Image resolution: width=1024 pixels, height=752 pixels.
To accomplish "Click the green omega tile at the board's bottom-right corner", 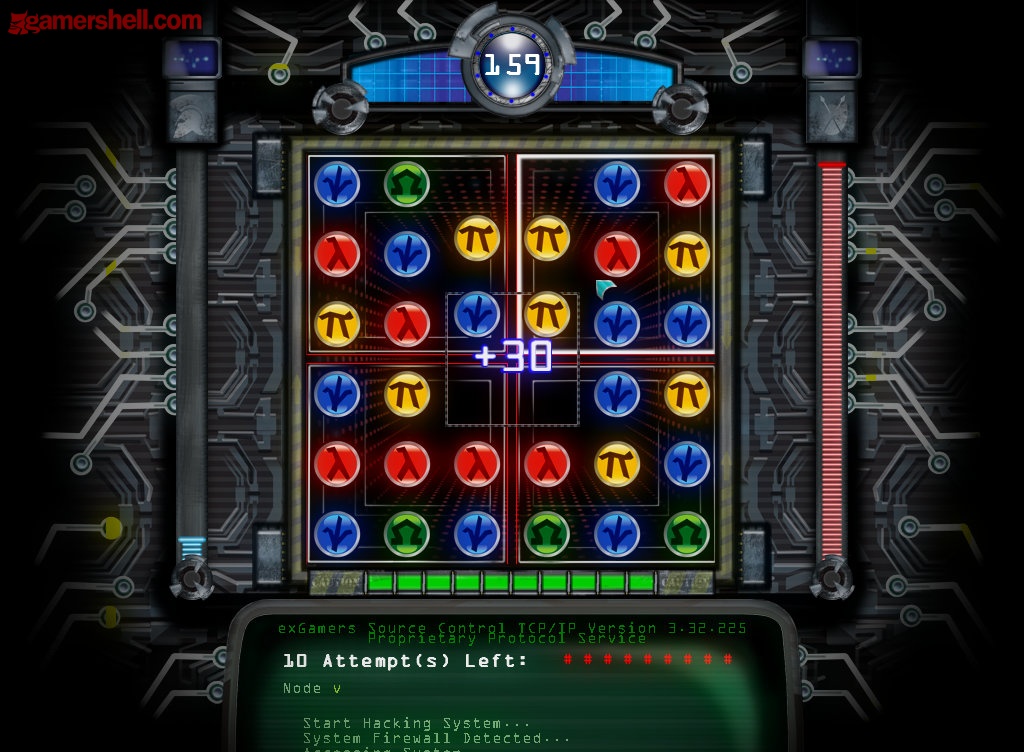I will (687, 534).
